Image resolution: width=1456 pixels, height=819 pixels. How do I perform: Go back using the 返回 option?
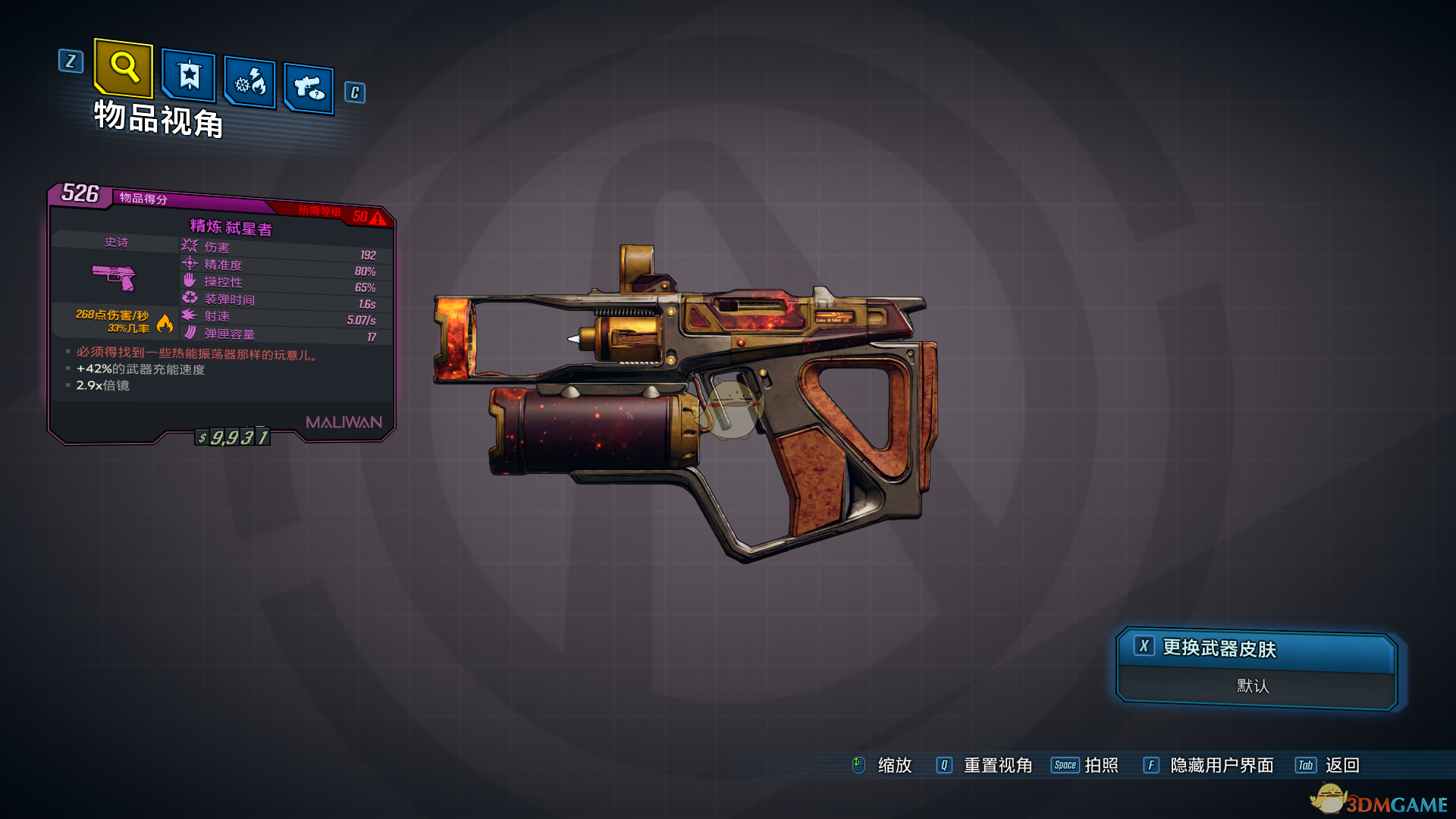(1341, 765)
